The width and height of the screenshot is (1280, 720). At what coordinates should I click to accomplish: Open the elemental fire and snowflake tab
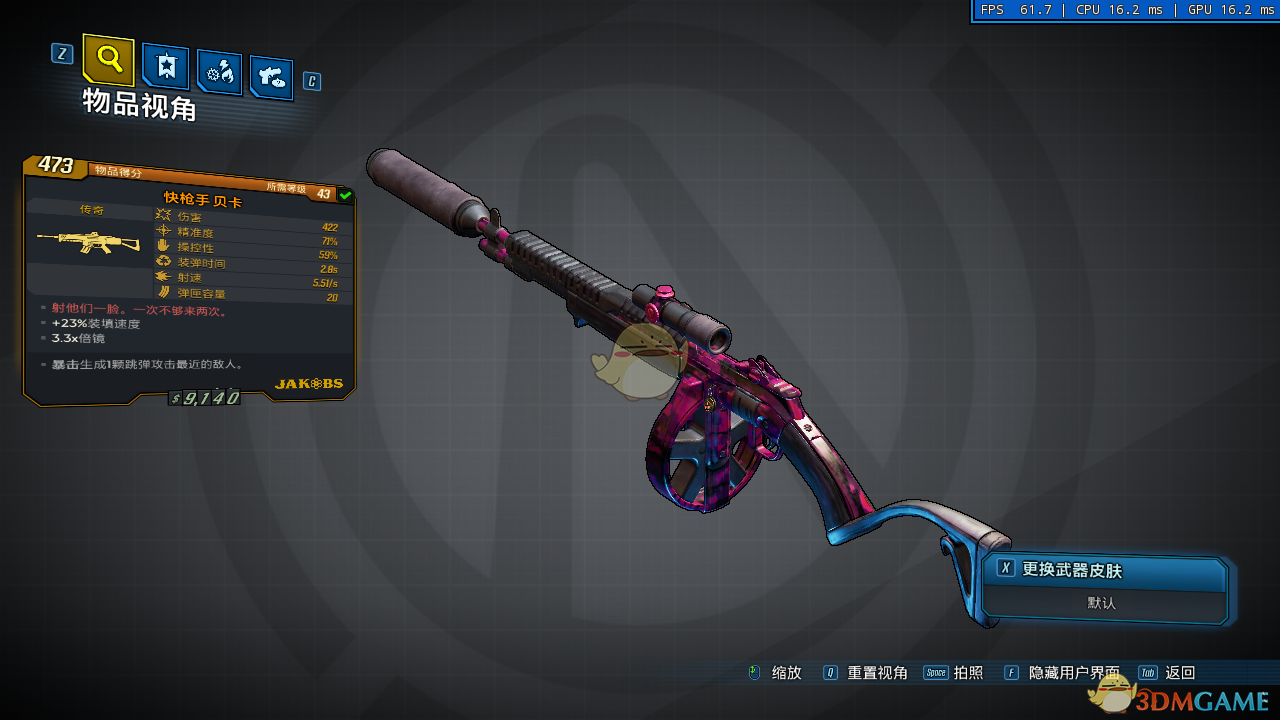pos(218,72)
